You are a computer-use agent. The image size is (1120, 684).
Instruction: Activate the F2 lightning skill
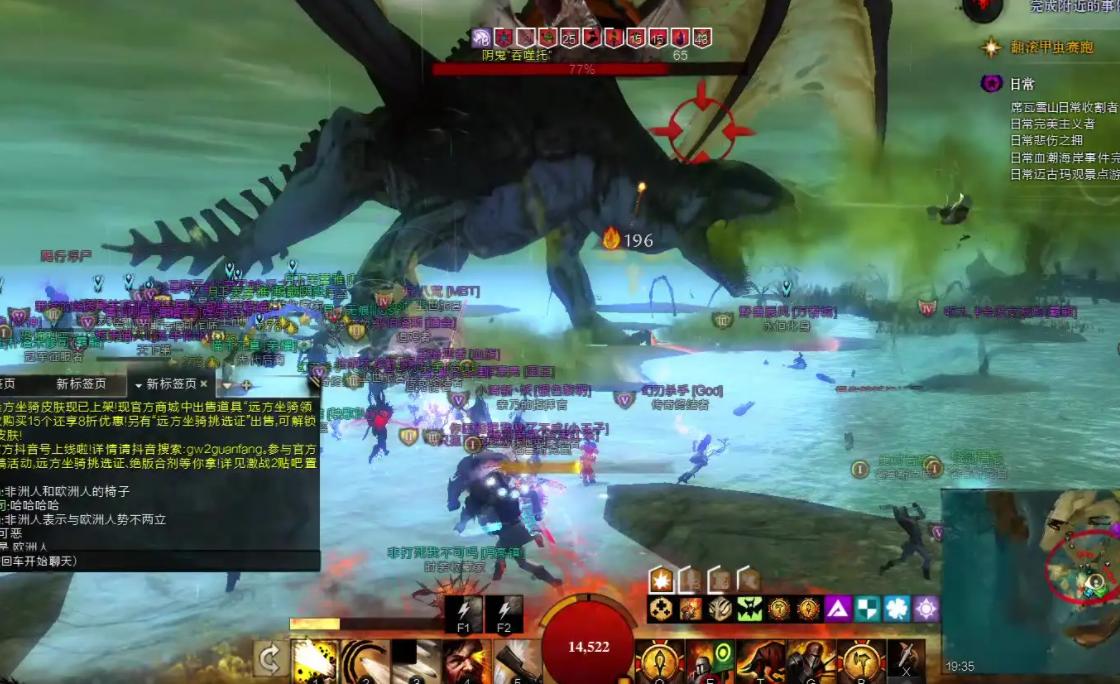(504, 614)
